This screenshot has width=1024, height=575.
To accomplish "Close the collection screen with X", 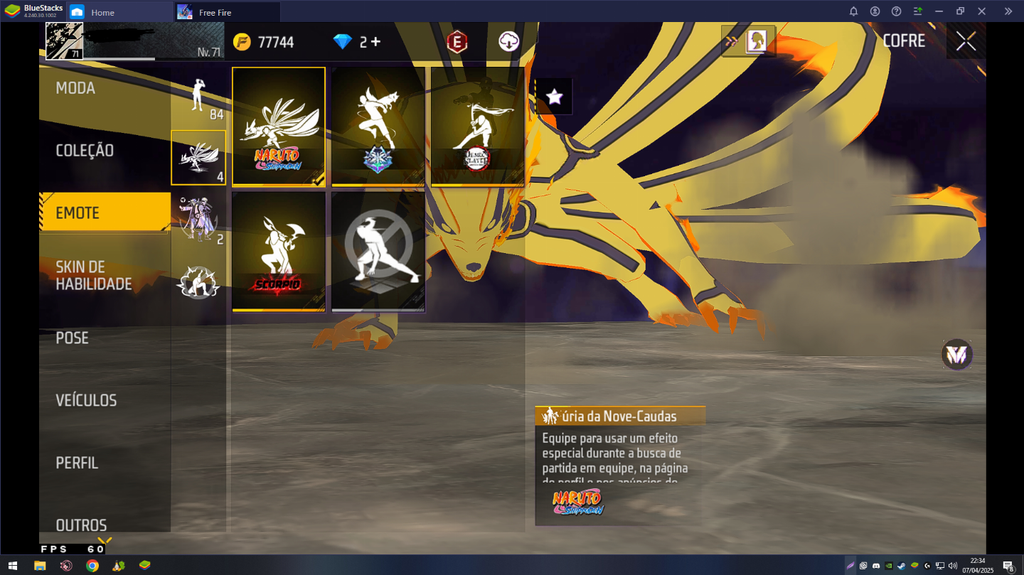I will coord(966,41).
